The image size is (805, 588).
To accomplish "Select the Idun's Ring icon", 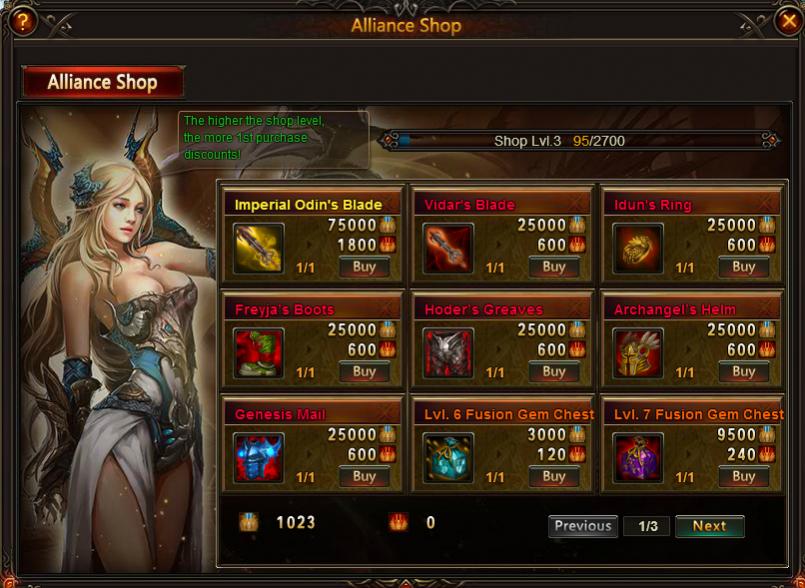I will click(x=638, y=249).
